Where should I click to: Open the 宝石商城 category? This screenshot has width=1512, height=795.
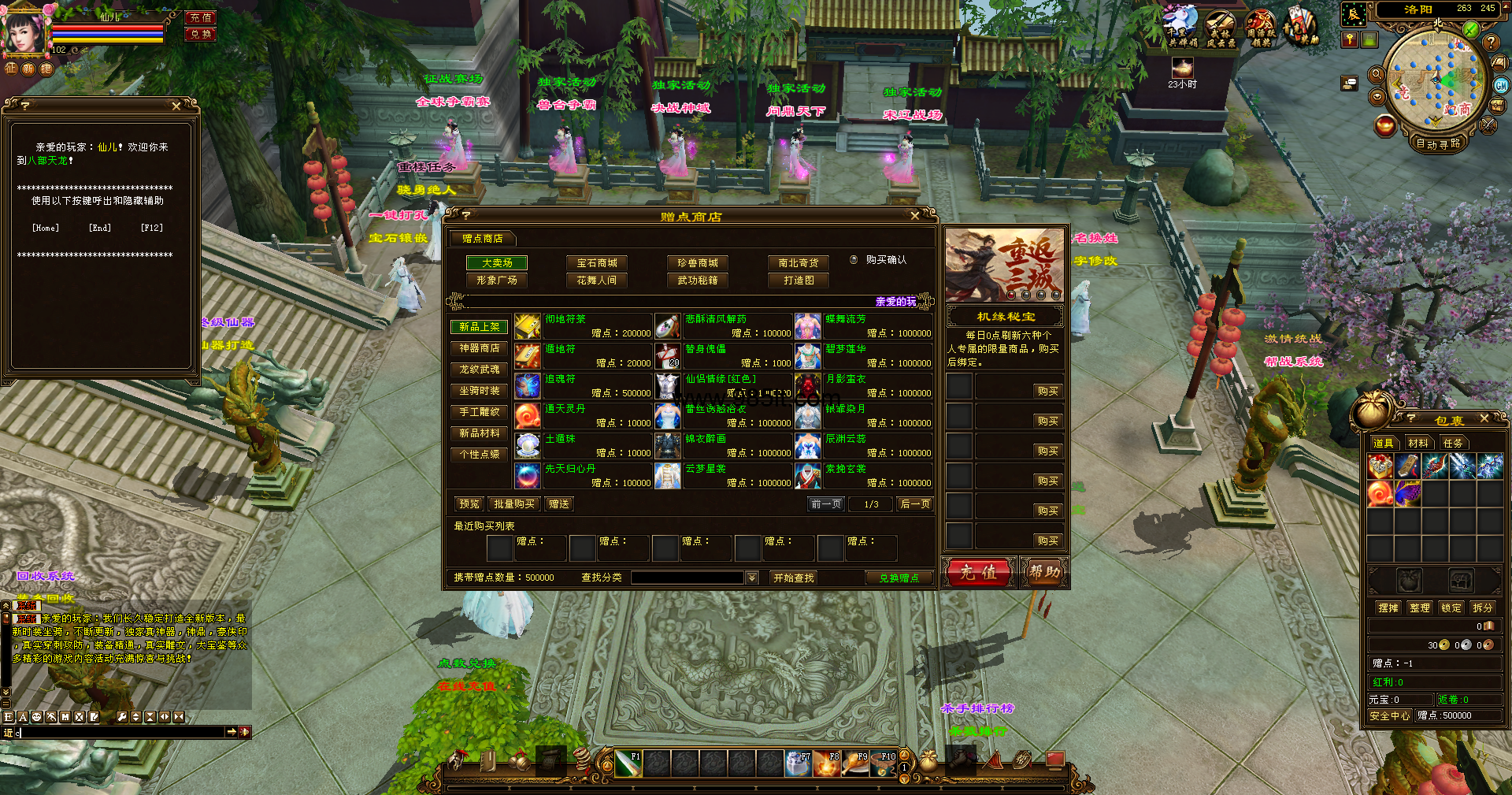pos(597,263)
